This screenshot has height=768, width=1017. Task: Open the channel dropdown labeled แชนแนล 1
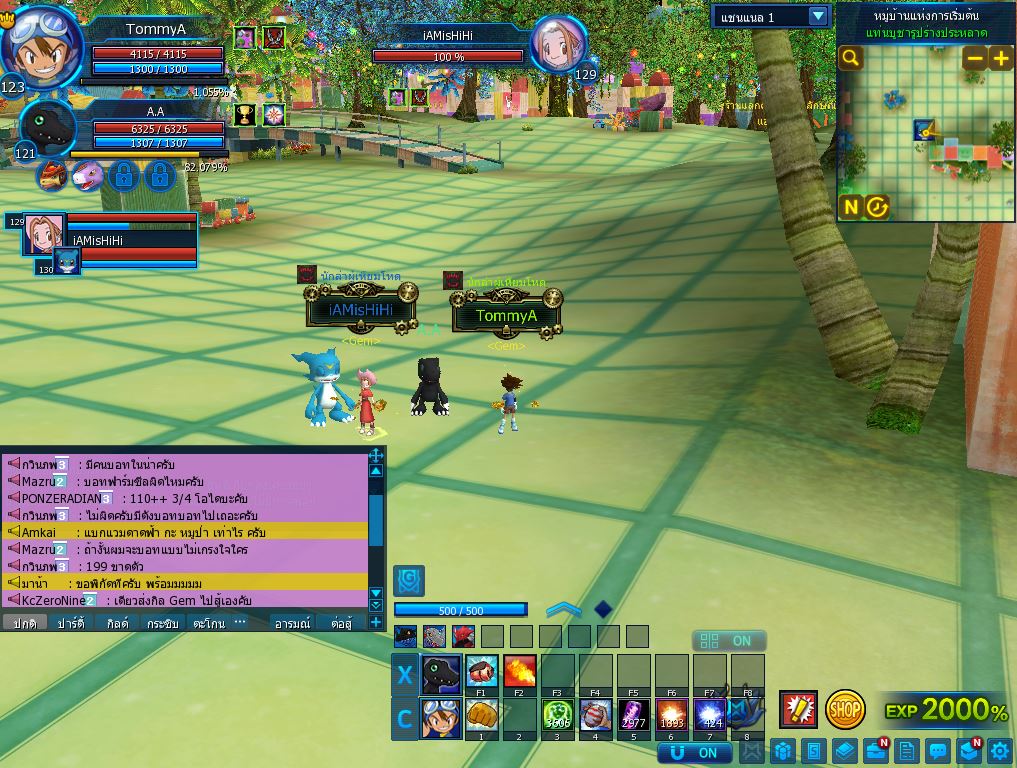click(x=818, y=16)
